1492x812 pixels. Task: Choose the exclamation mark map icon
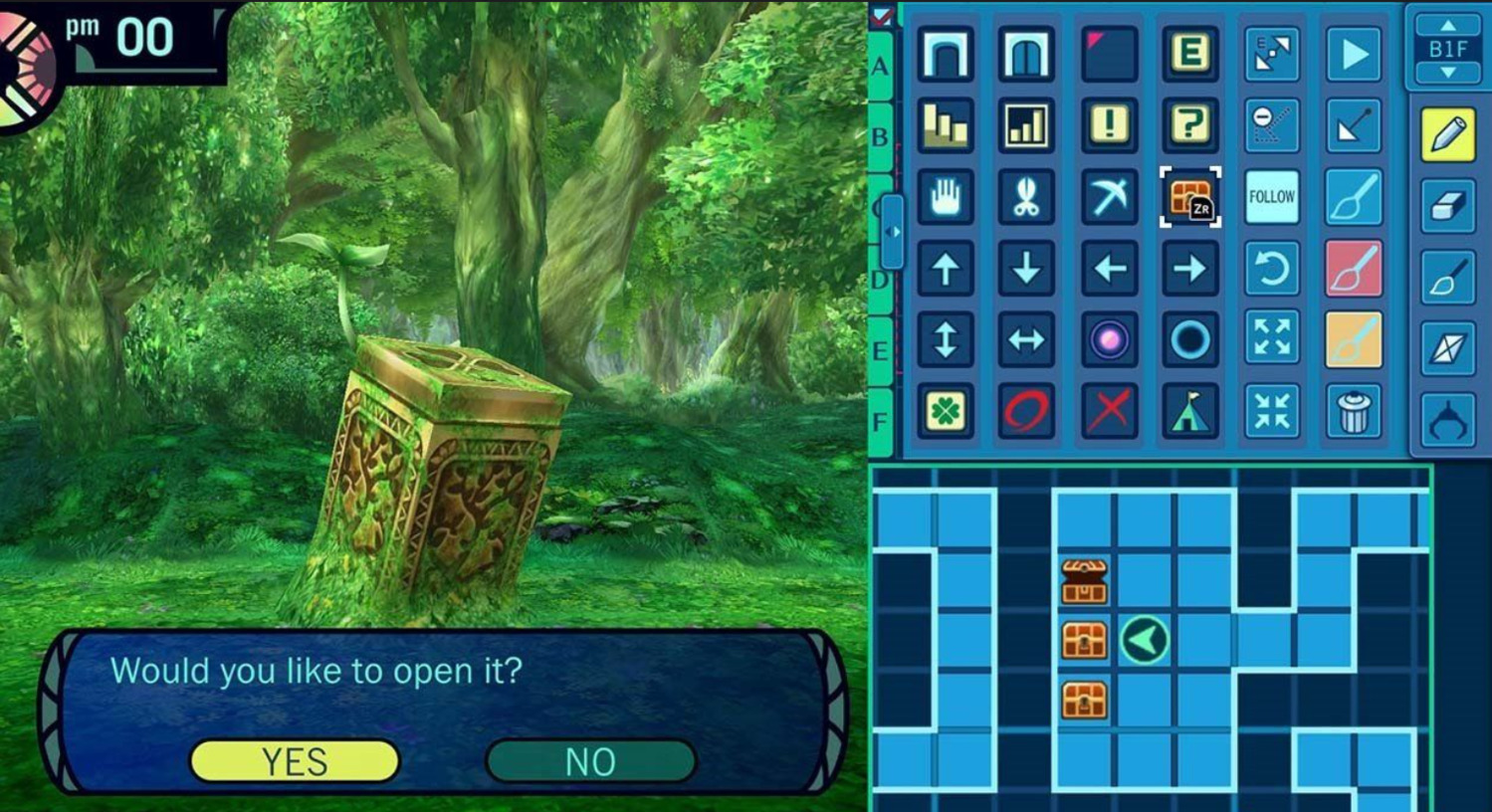point(1109,125)
